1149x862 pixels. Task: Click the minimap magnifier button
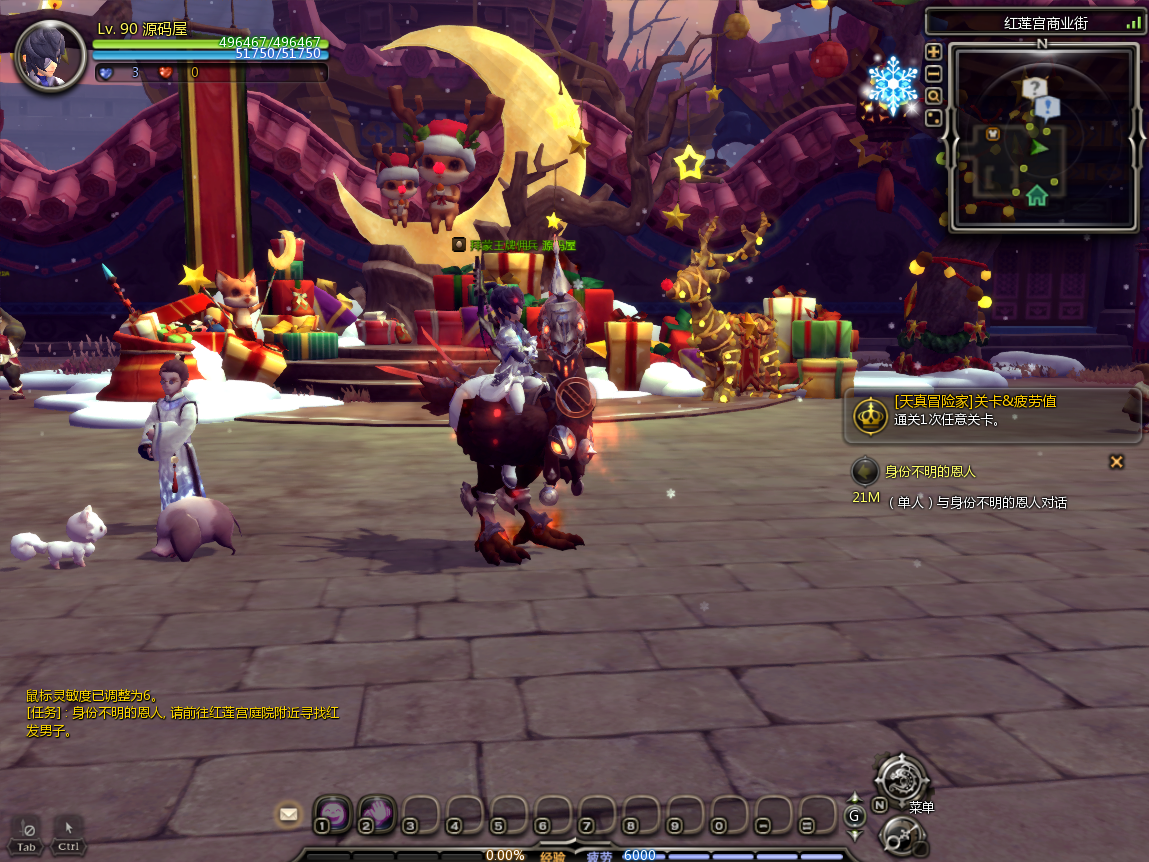pyautogui.click(x=933, y=96)
